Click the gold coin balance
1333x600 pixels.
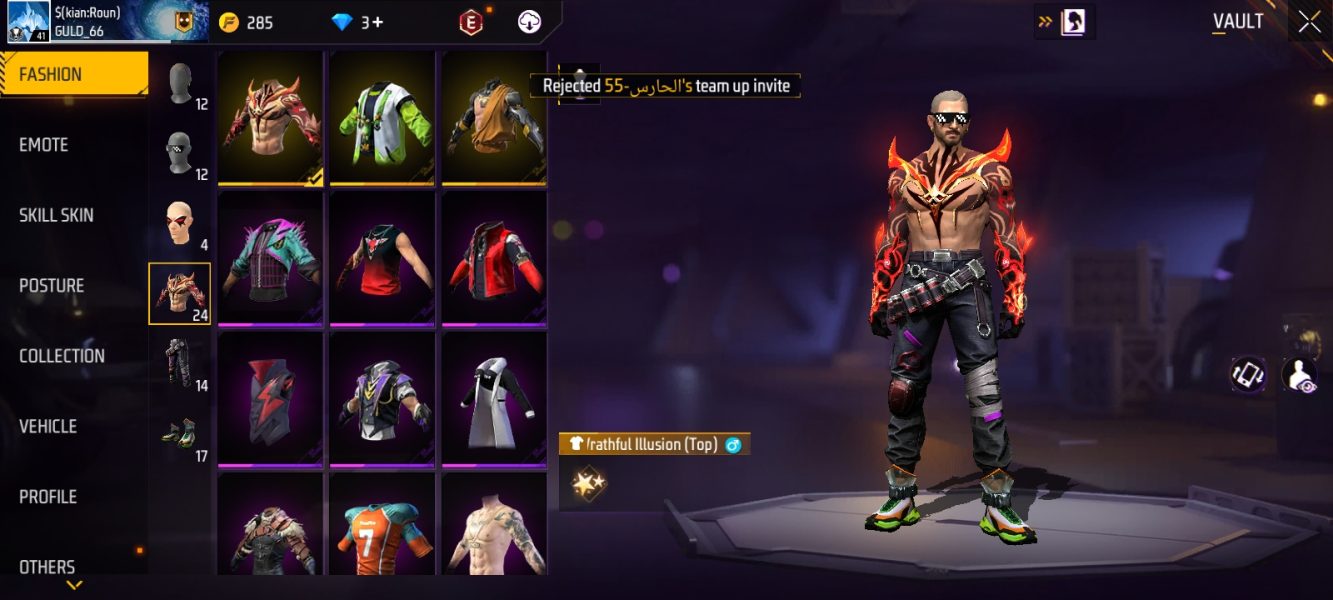[x=246, y=22]
